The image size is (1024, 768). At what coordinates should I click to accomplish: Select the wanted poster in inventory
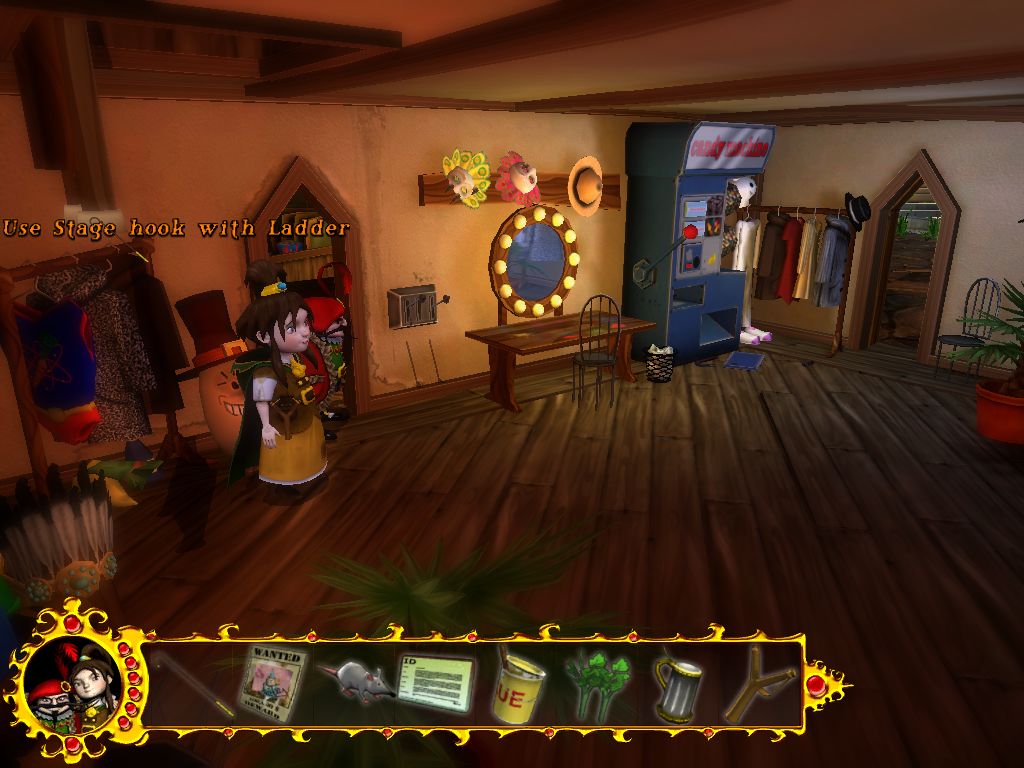(273, 684)
